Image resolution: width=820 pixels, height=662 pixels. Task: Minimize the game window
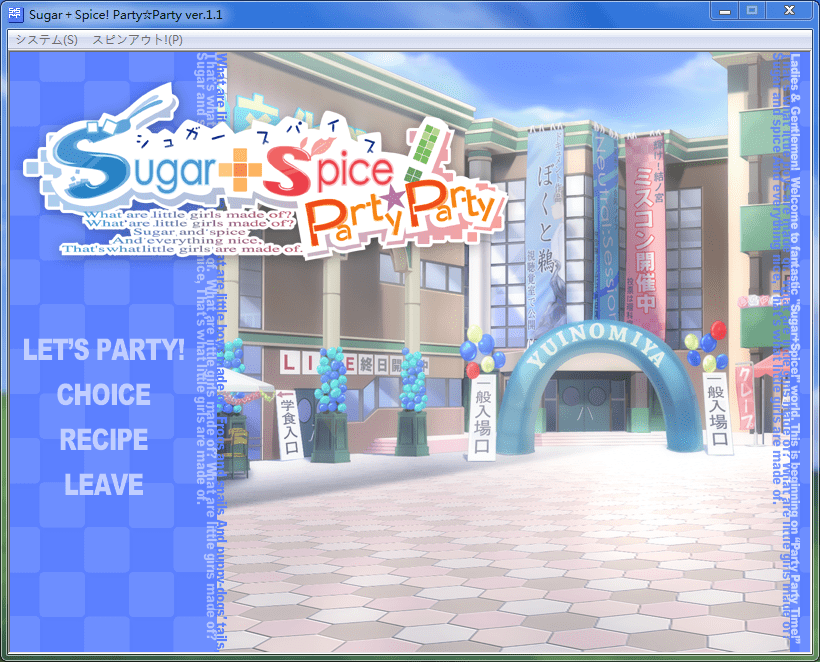(725, 10)
